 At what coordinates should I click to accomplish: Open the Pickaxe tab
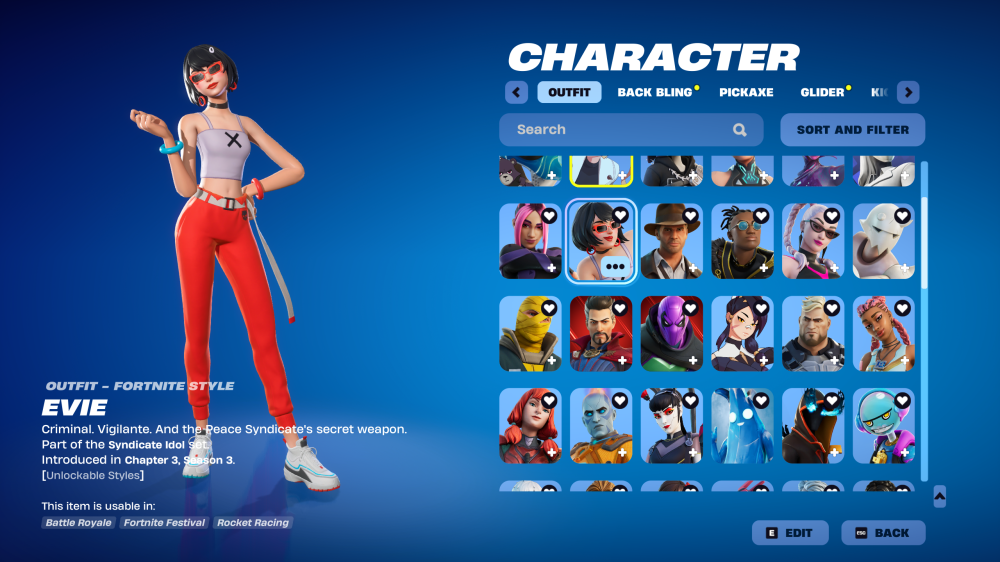(746, 92)
